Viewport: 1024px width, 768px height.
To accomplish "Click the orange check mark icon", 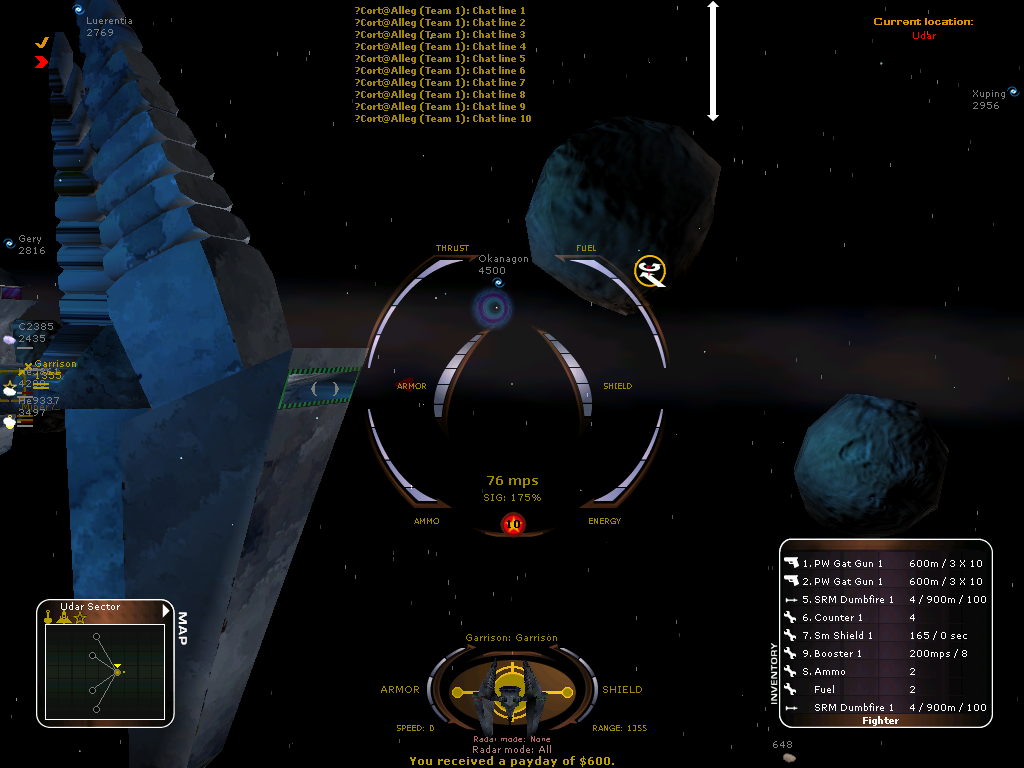I will (42, 43).
